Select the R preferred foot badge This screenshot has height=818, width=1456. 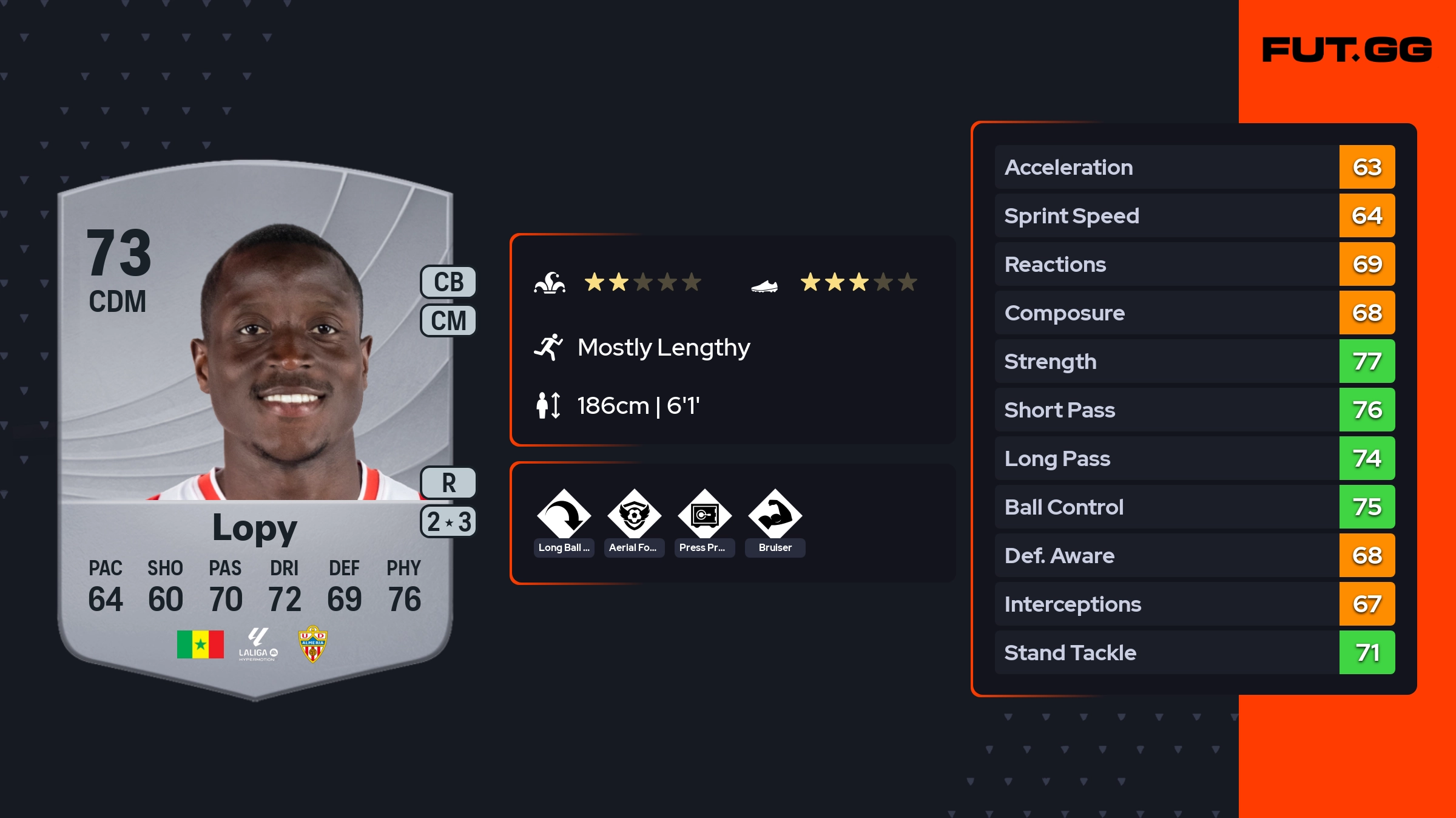pyautogui.click(x=448, y=483)
